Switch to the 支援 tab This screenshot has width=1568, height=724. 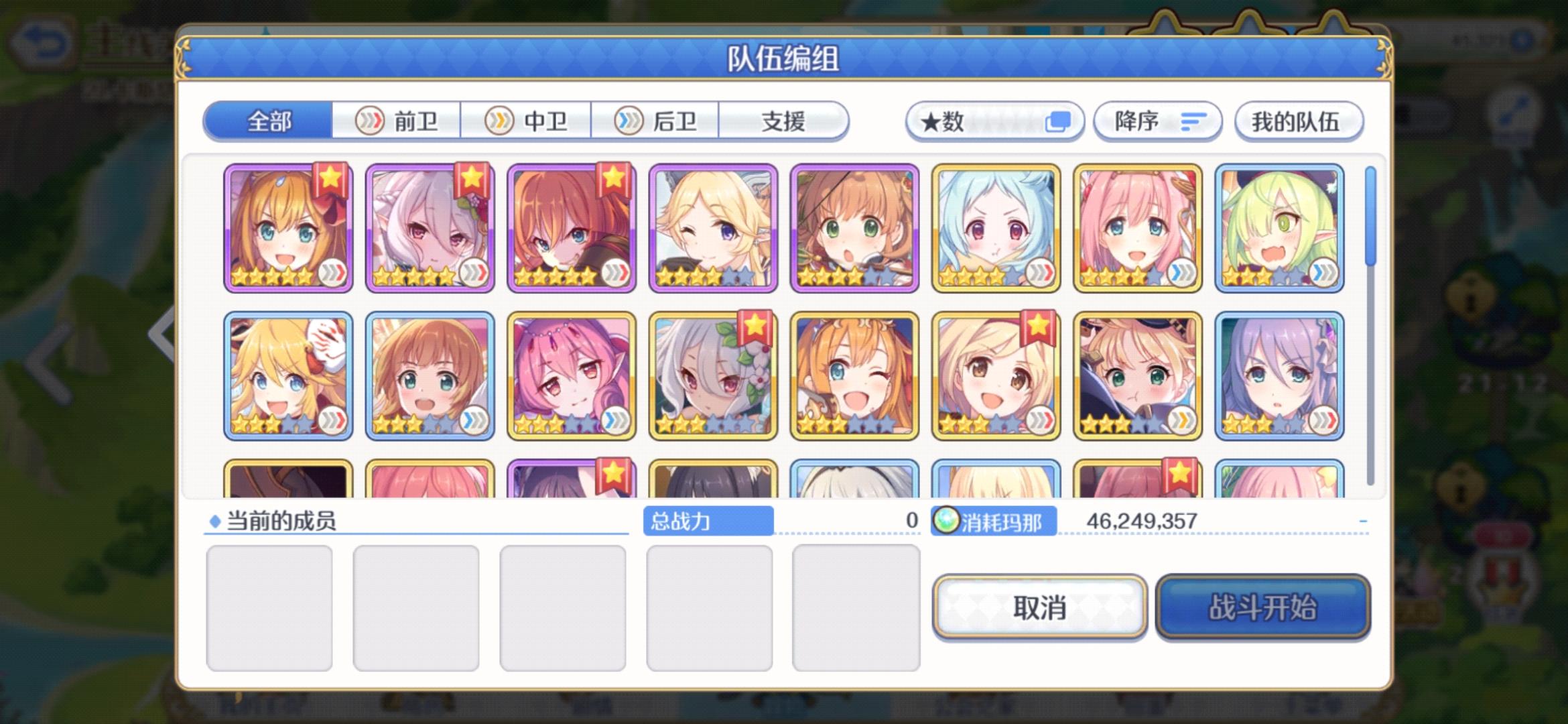[784, 121]
